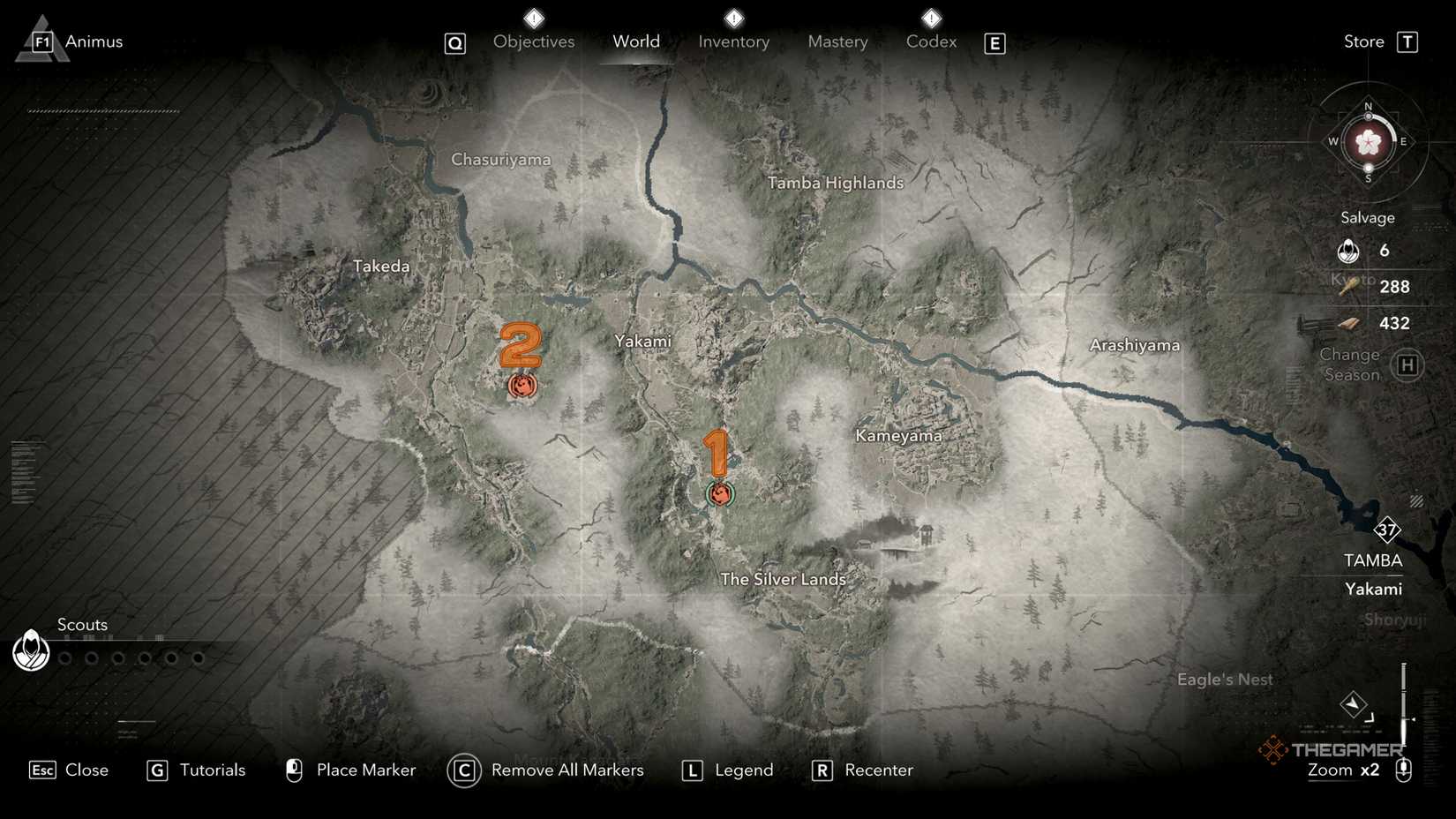The width and height of the screenshot is (1456, 819).
Task: Select fast travel point 37 in Tamba
Action: [x=1387, y=530]
